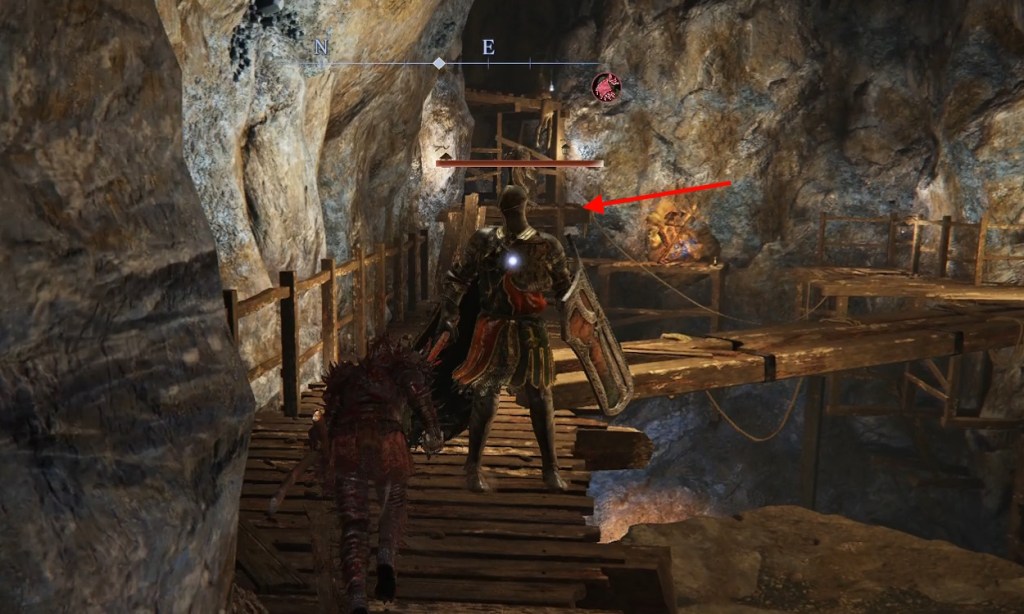1024x614 pixels.
Task: Click the red beast marker on the compass
Action: click(x=605, y=87)
